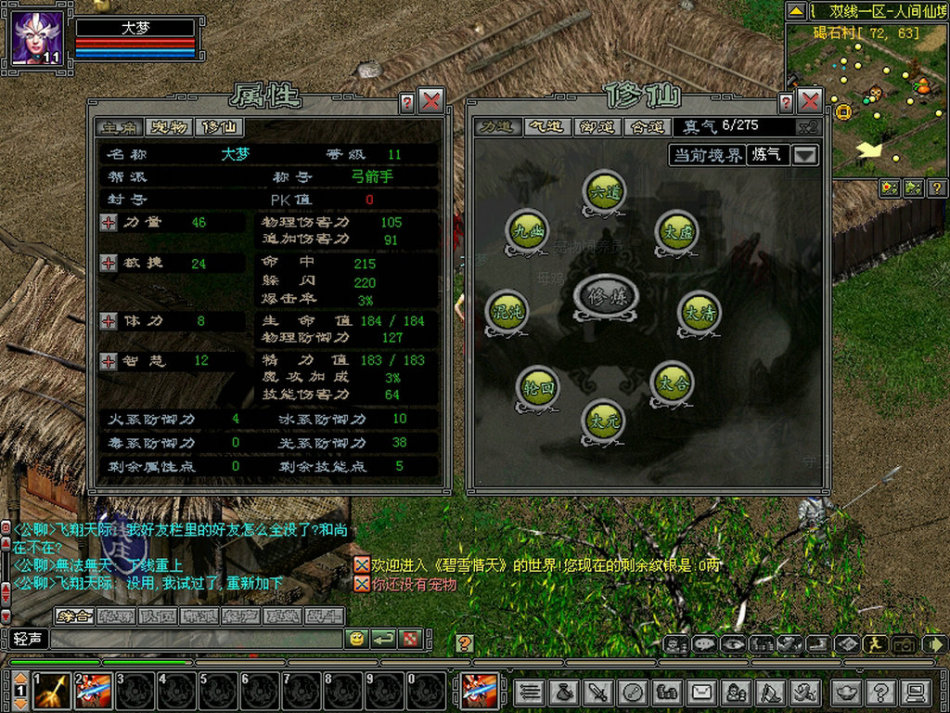This screenshot has width=950, height=713.
Task: Switch to the 御道 tab
Action: 596,128
